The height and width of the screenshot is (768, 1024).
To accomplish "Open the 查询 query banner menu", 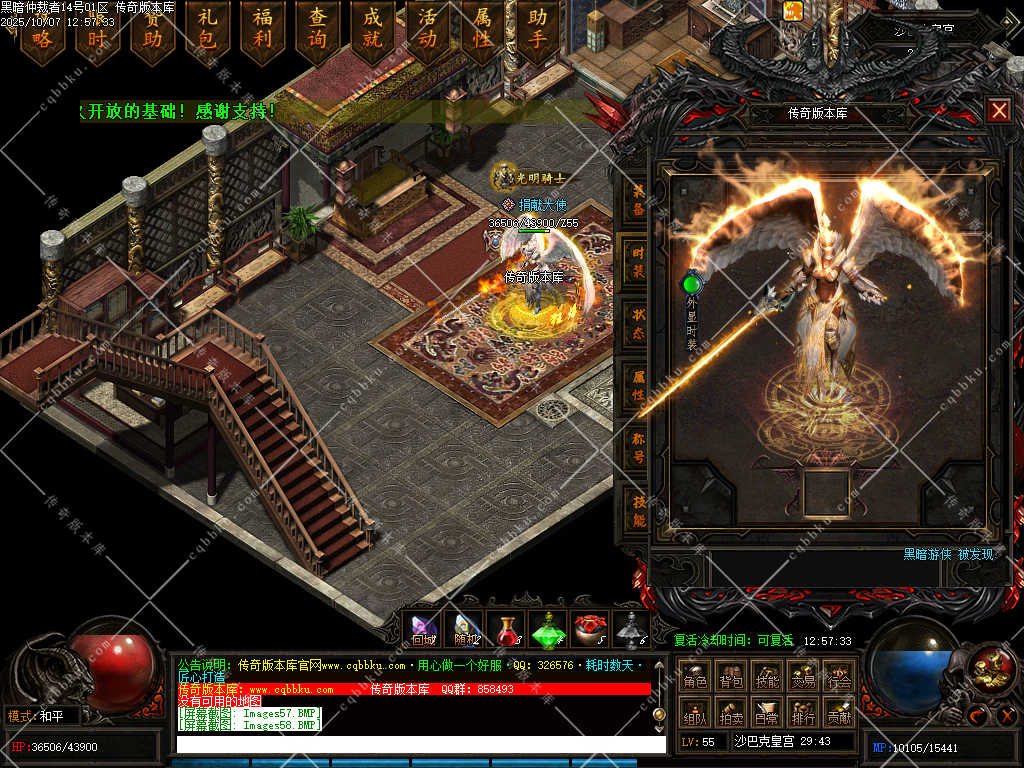I will coord(318,30).
